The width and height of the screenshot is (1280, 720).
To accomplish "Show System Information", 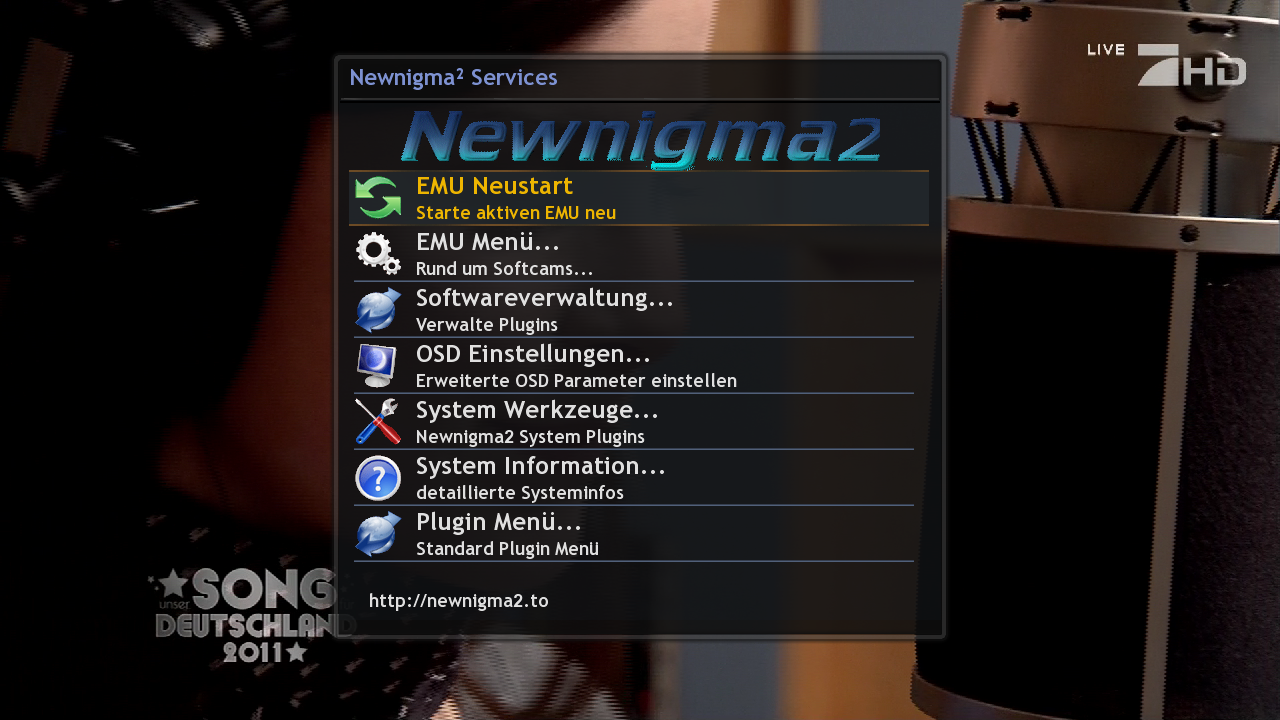I will point(540,467).
